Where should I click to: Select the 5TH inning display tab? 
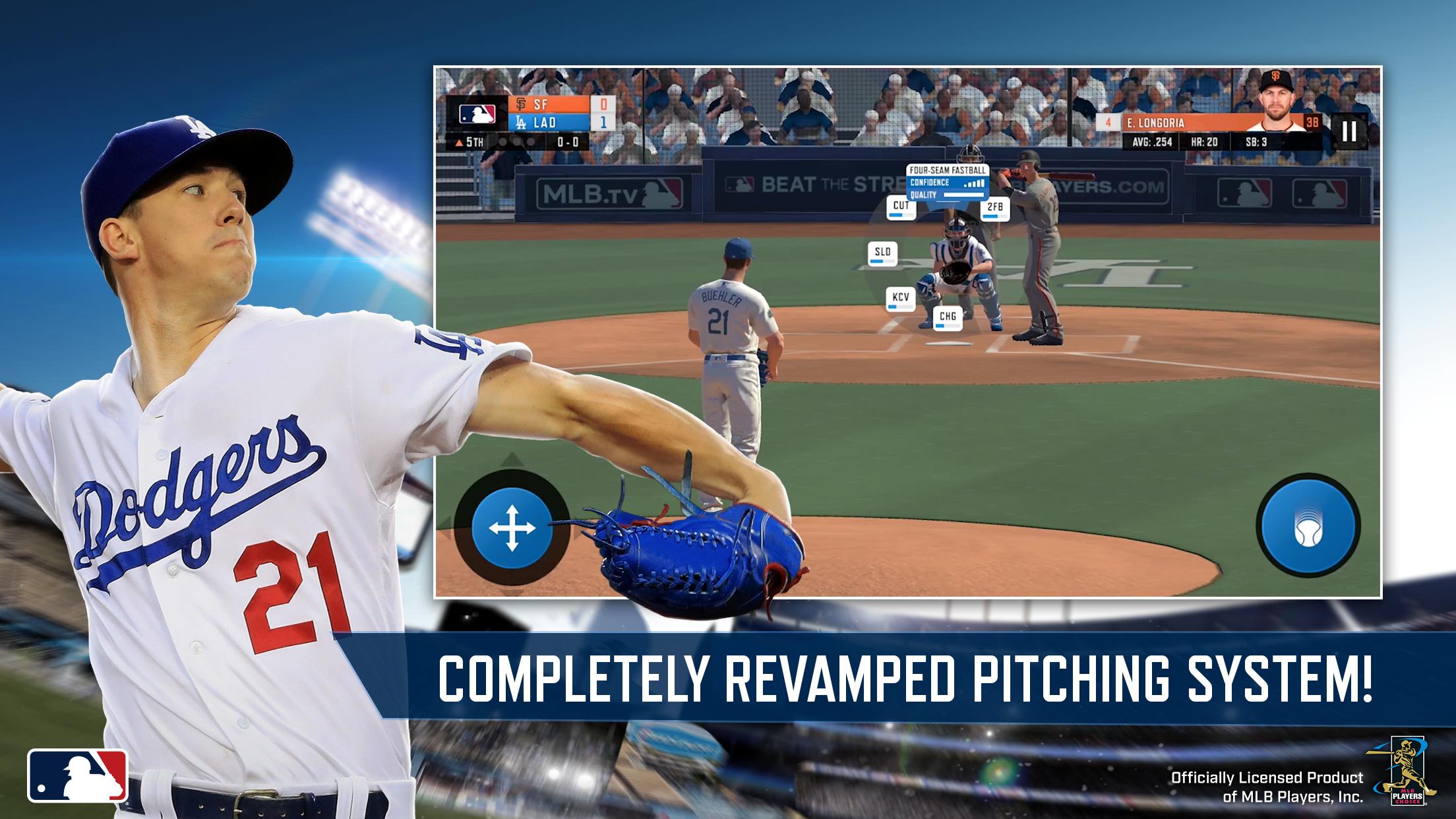pyautogui.click(x=474, y=142)
